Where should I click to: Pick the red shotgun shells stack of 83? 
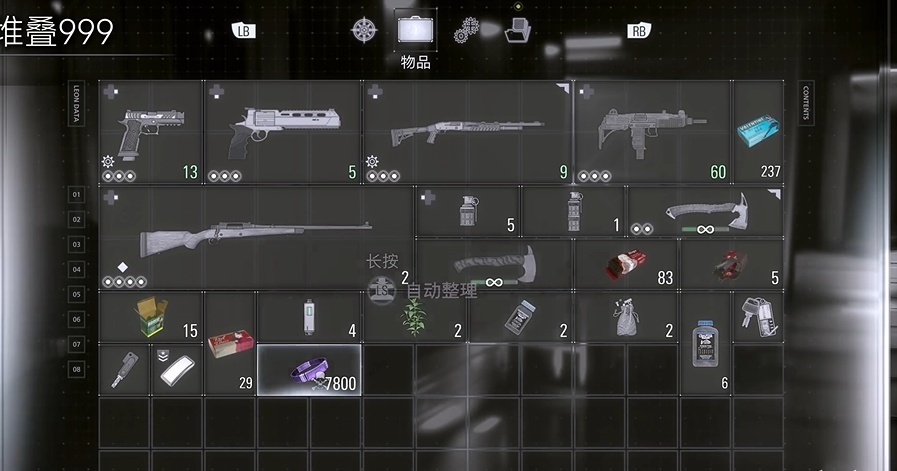(627, 264)
